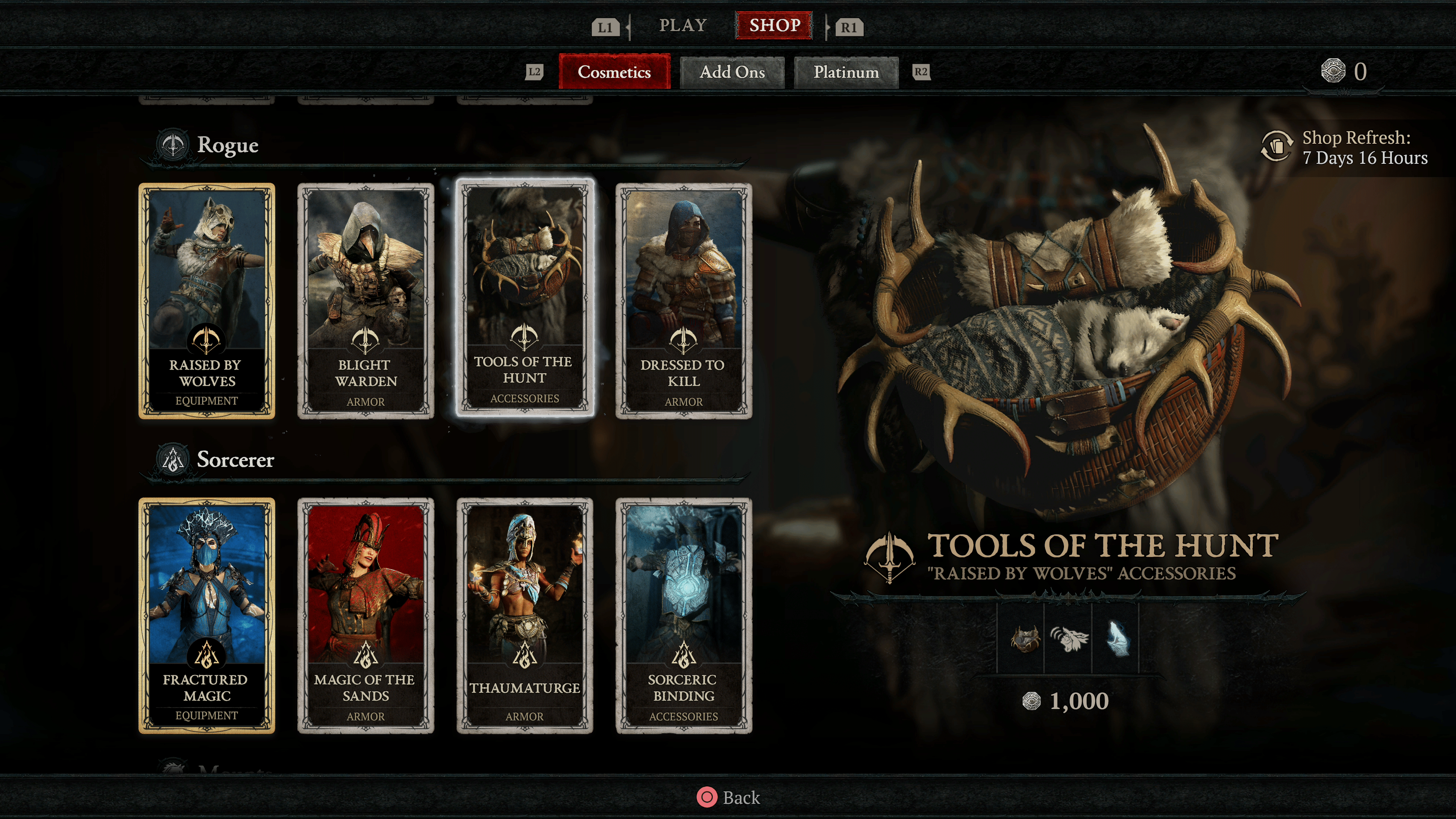The image size is (1456, 819).
Task: Select the Shop tab
Action: click(774, 25)
